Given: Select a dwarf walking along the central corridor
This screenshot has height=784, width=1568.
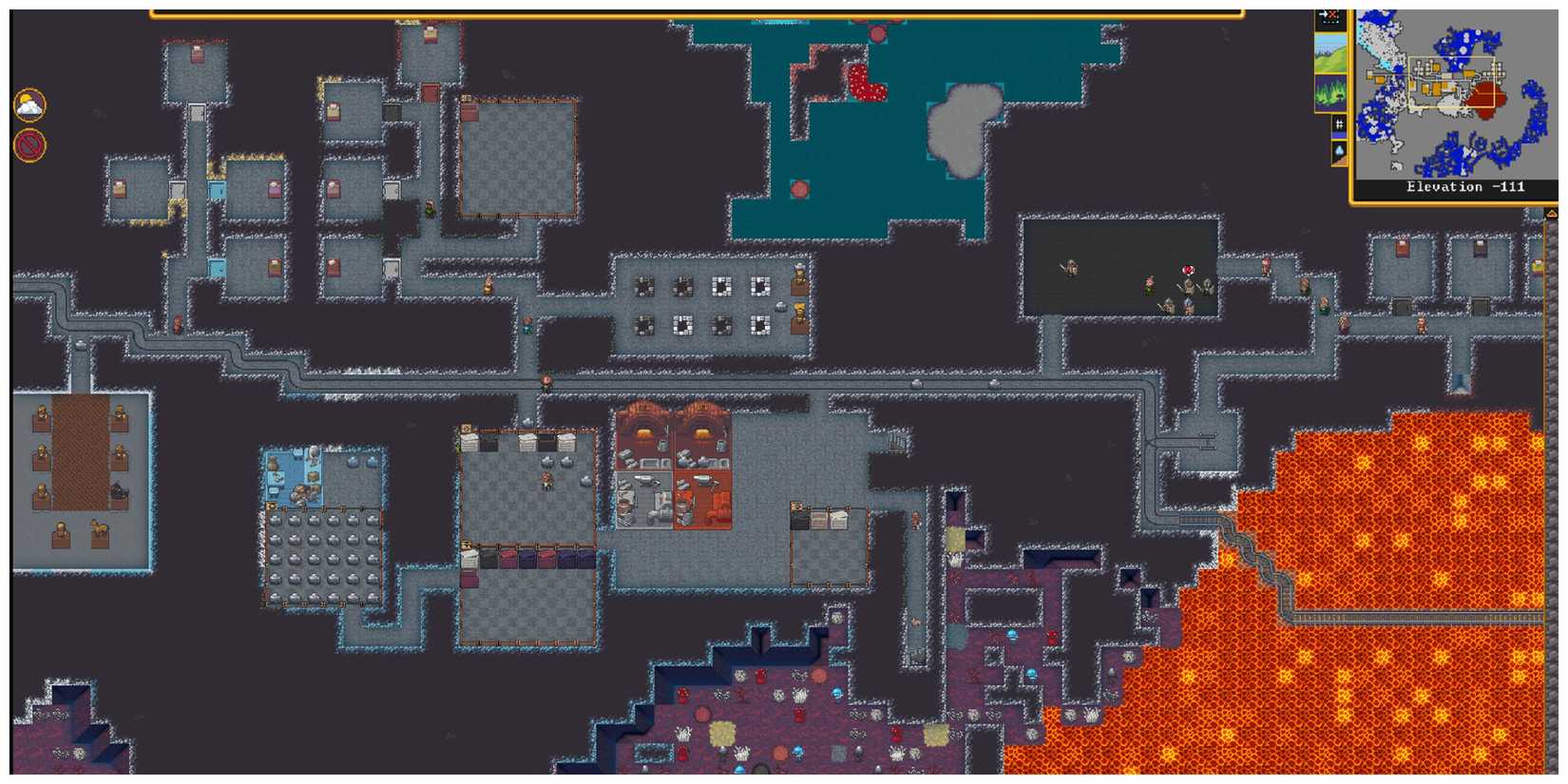Looking at the screenshot, I should 545,384.
